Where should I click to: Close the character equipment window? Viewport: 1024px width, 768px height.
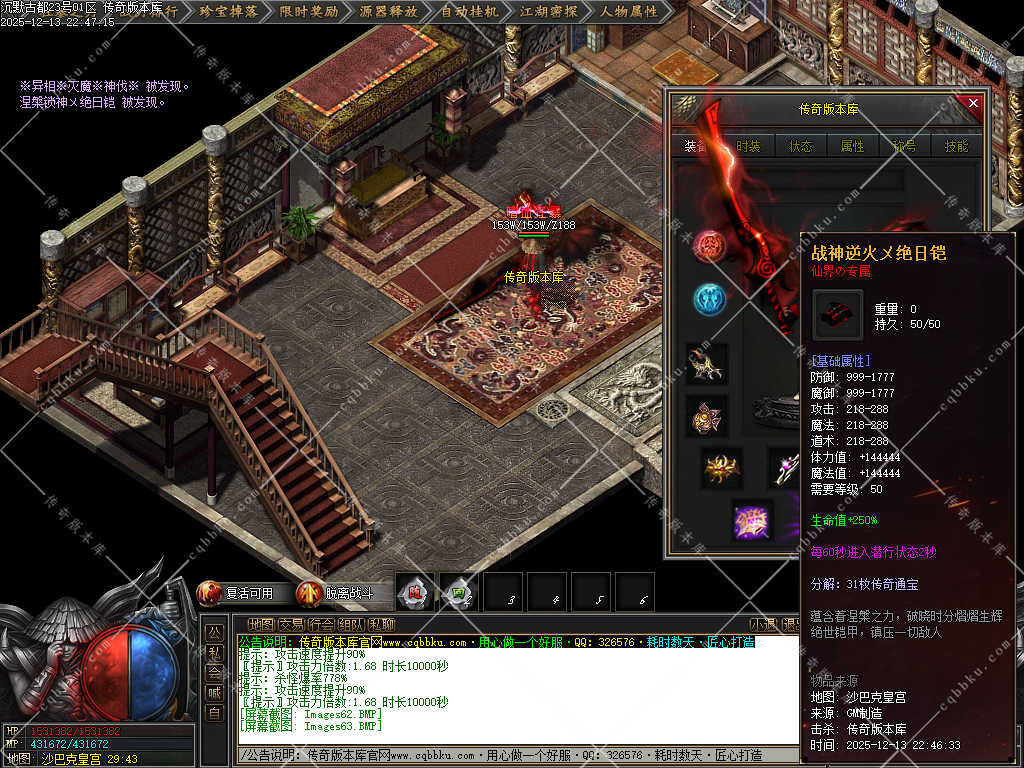tap(973, 103)
